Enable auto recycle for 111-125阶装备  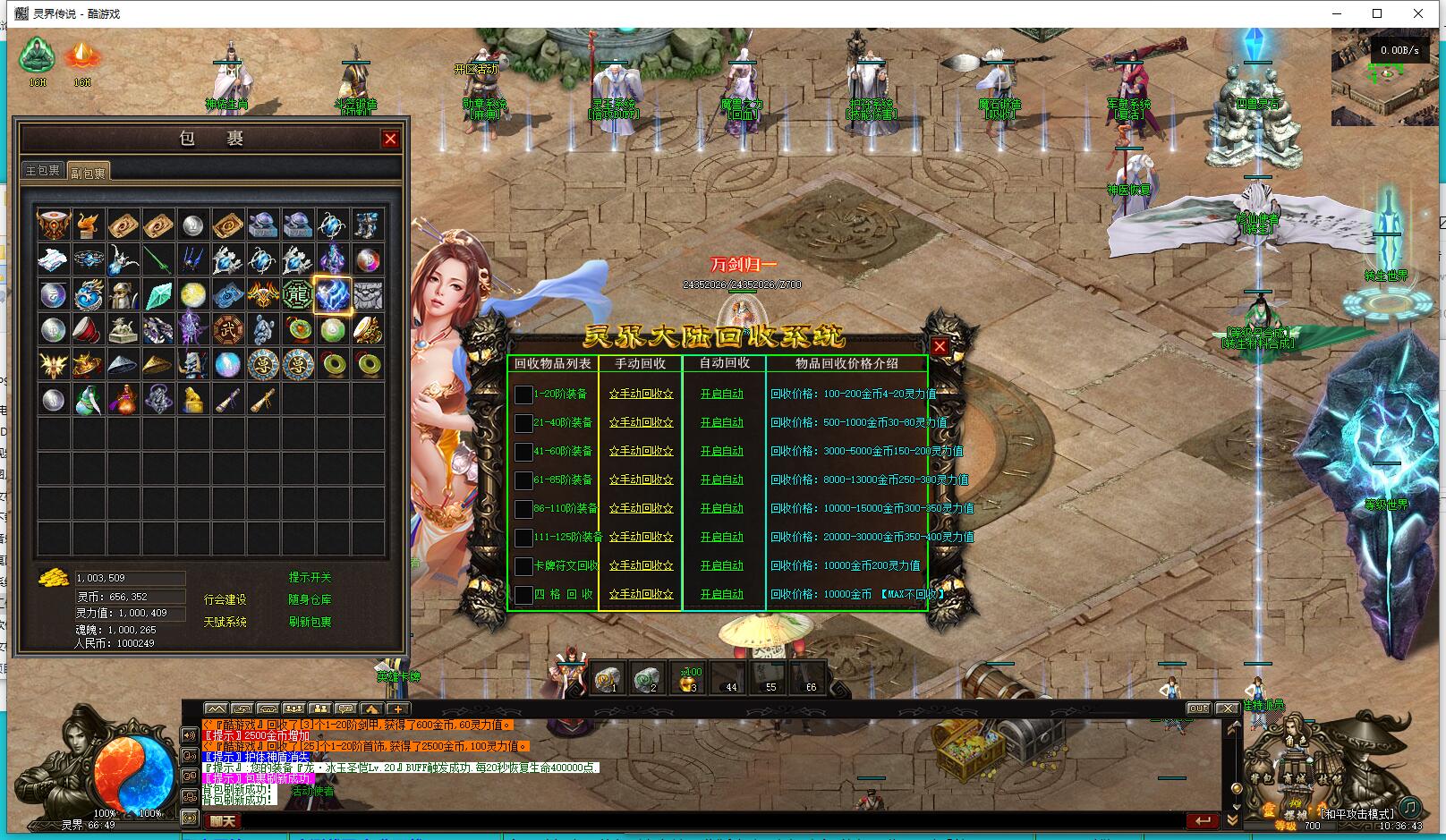coord(721,537)
